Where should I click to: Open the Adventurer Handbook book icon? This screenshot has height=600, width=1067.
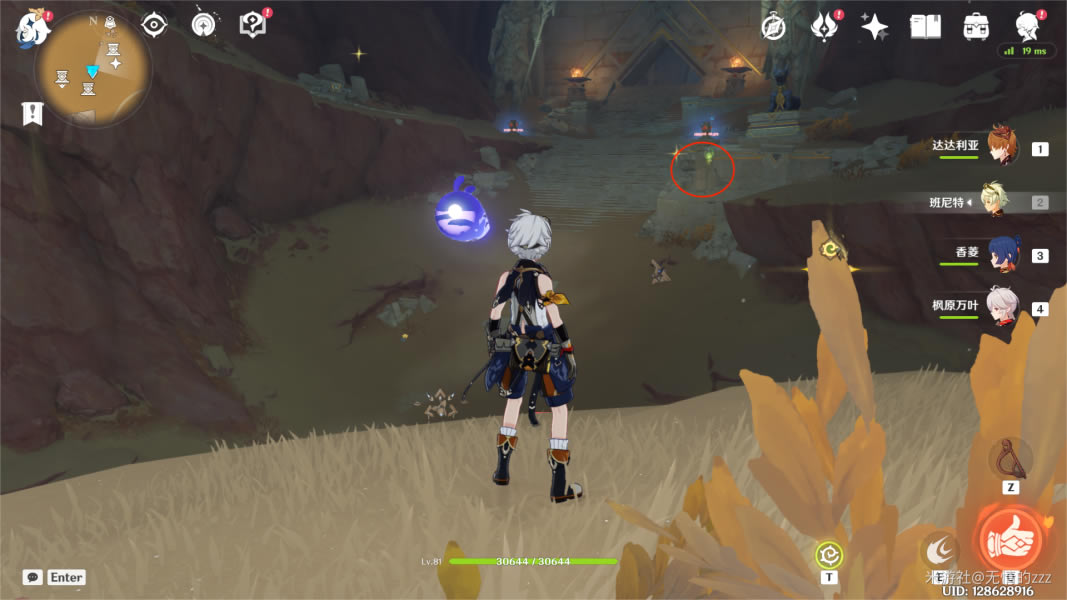(x=925, y=27)
